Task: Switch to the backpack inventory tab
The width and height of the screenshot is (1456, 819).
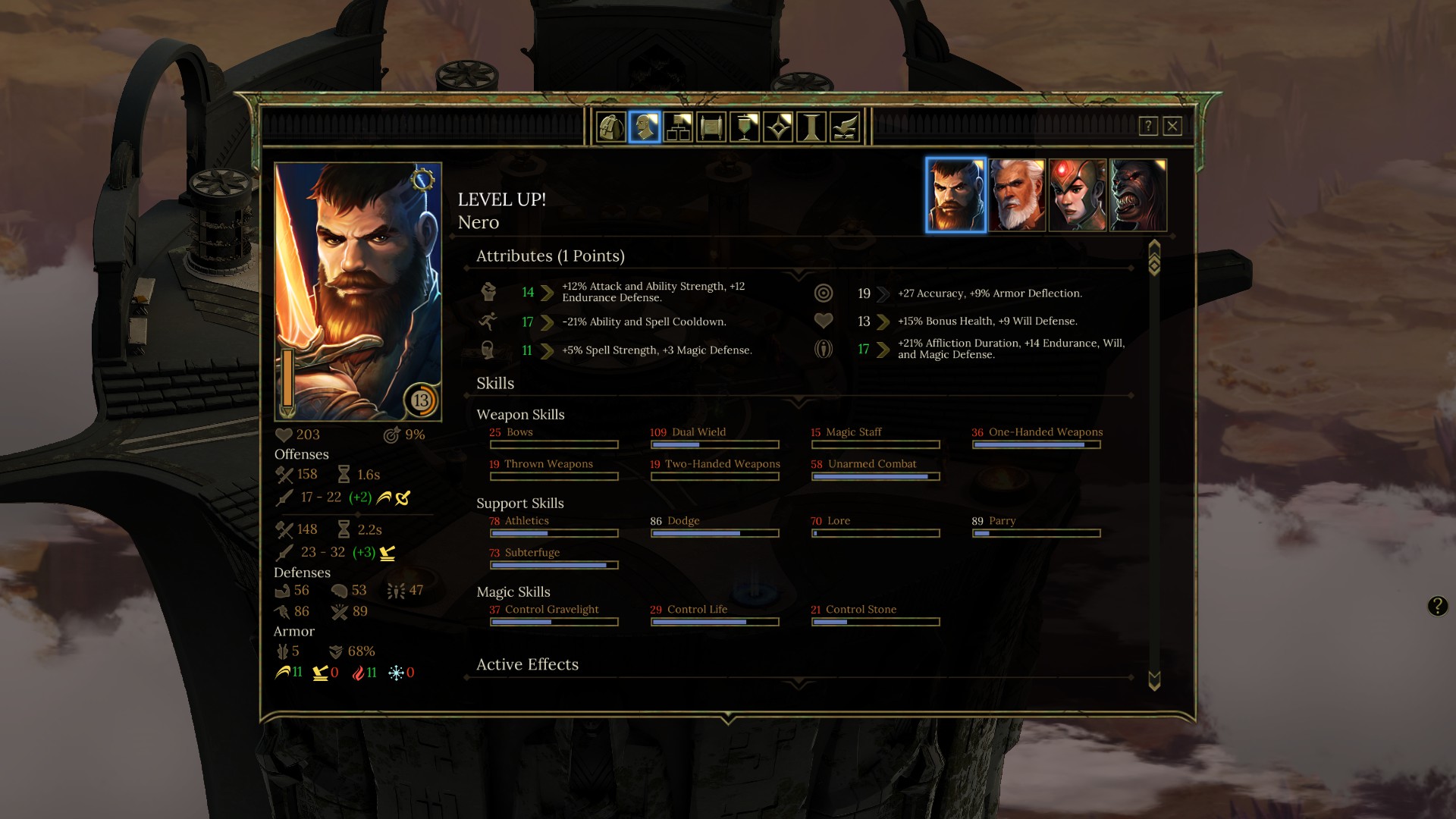Action: point(611,127)
